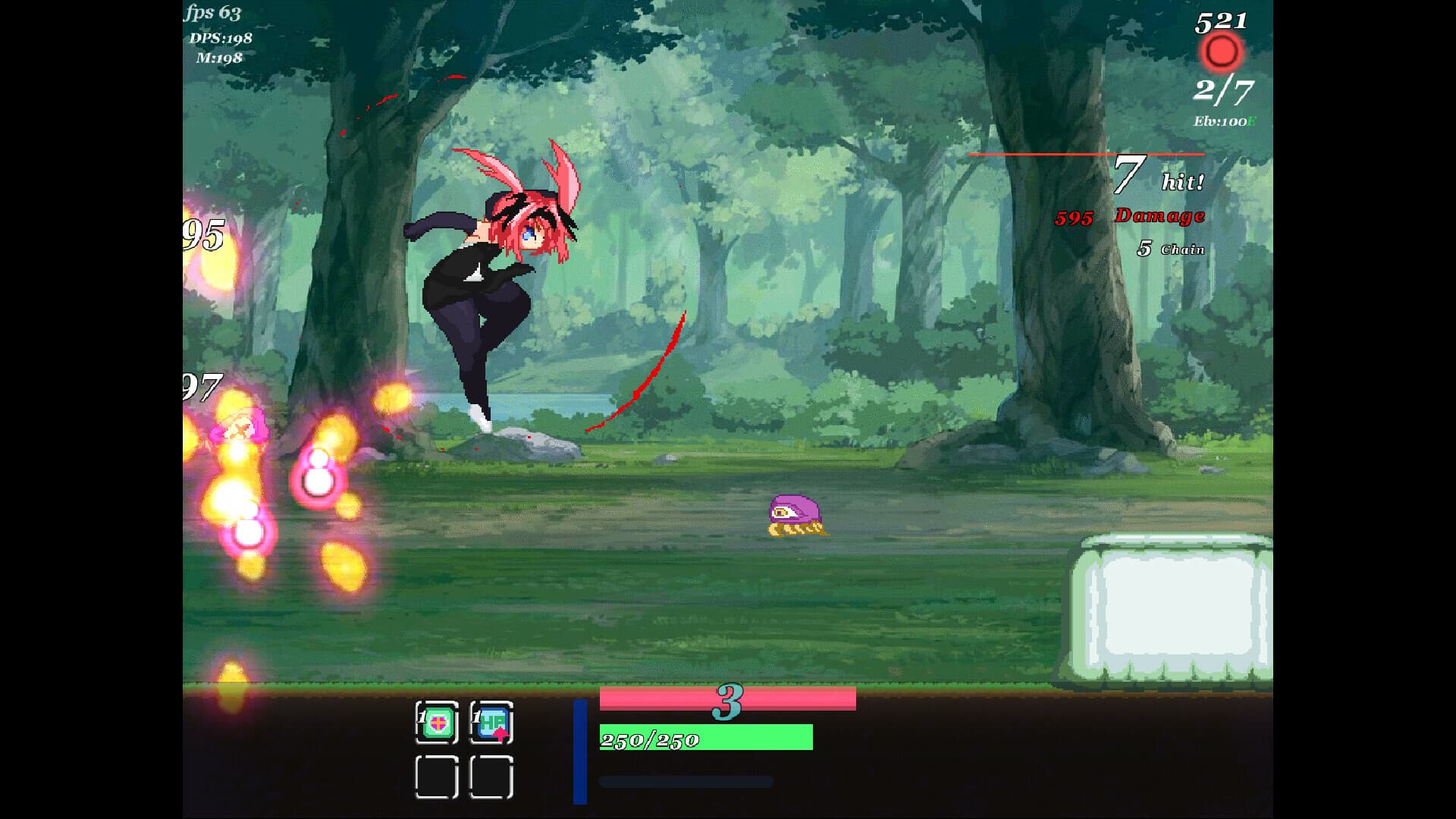Click the pink arrow on the HP item
Screen dimensions: 1456x819
tap(500, 736)
